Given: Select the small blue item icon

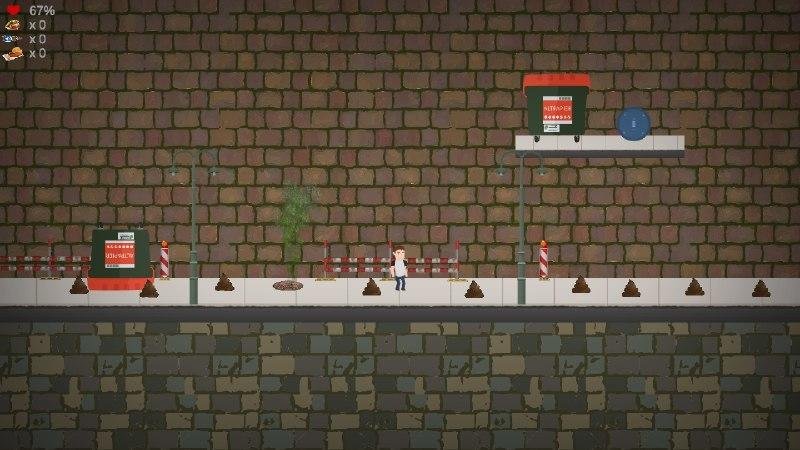Looking at the screenshot, I should (12, 39).
